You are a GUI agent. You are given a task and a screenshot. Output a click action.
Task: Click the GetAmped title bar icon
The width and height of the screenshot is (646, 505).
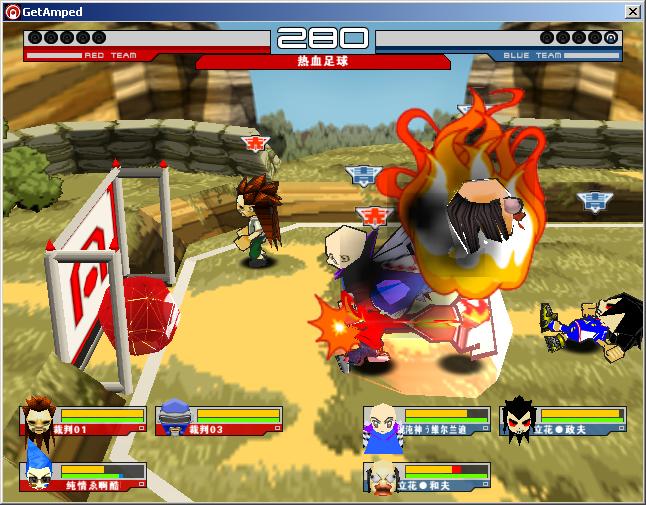12,11
